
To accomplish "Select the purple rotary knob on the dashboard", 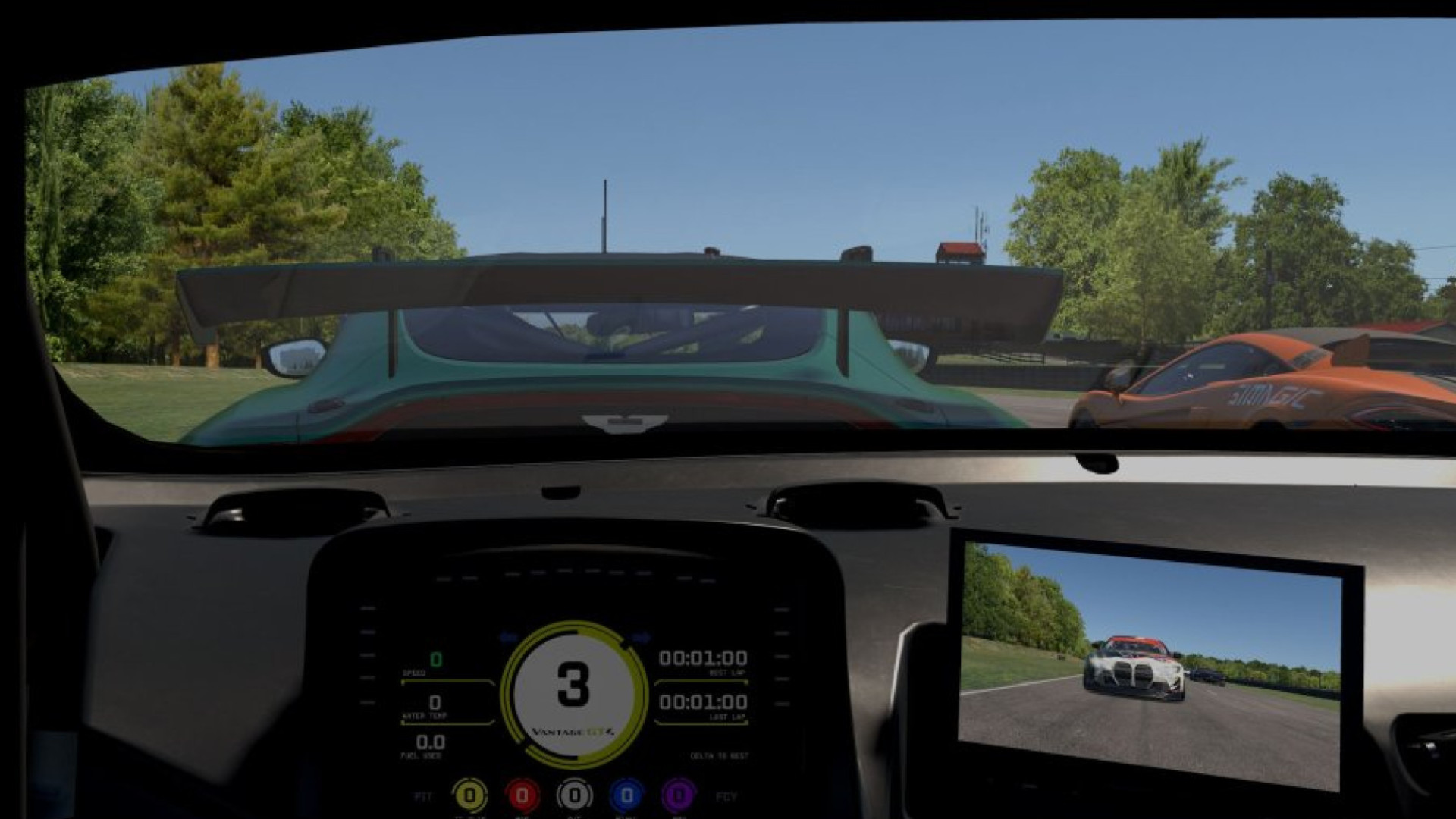I will click(678, 797).
